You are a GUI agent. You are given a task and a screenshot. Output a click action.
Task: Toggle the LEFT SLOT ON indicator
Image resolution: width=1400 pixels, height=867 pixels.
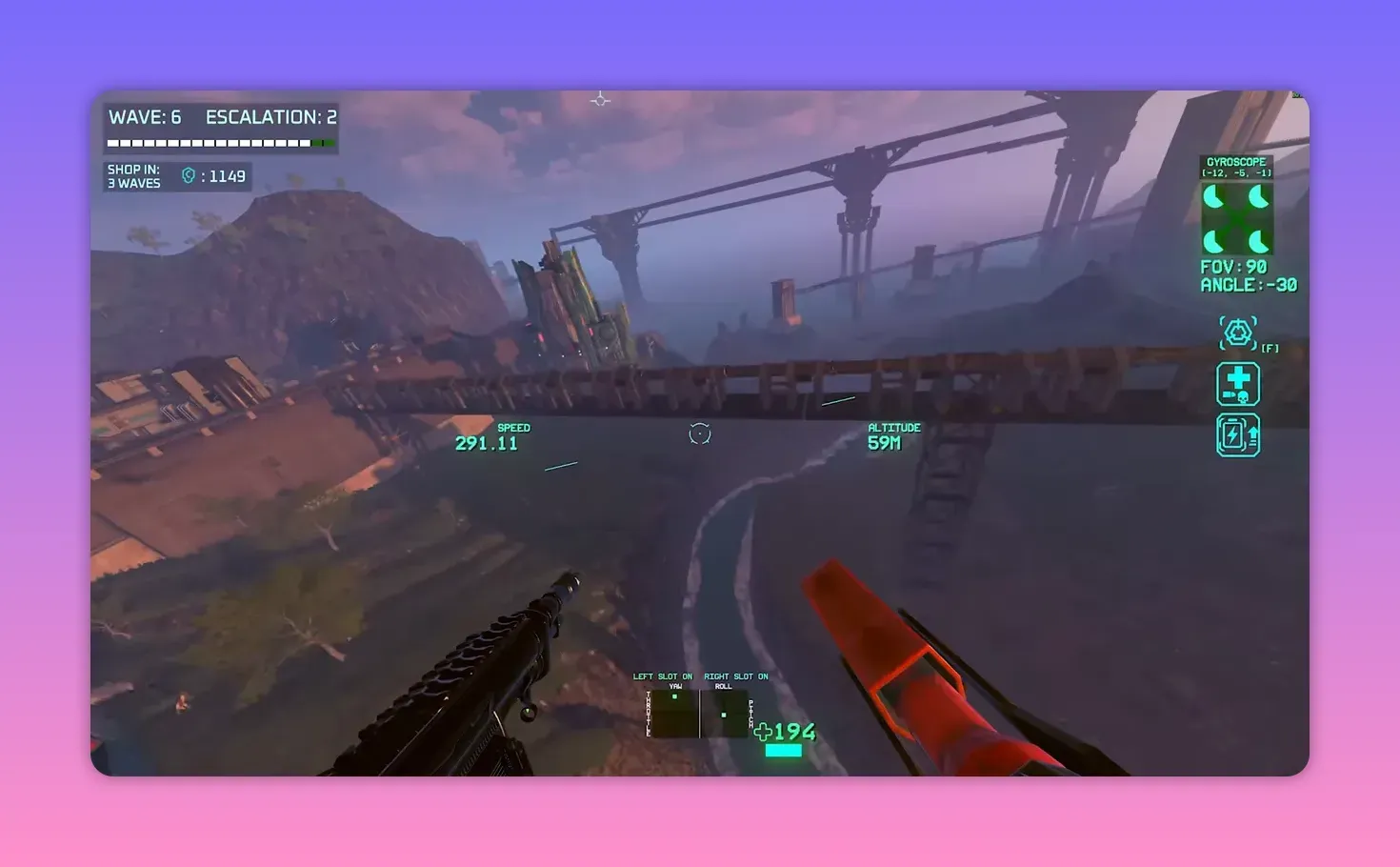pyautogui.click(x=664, y=676)
